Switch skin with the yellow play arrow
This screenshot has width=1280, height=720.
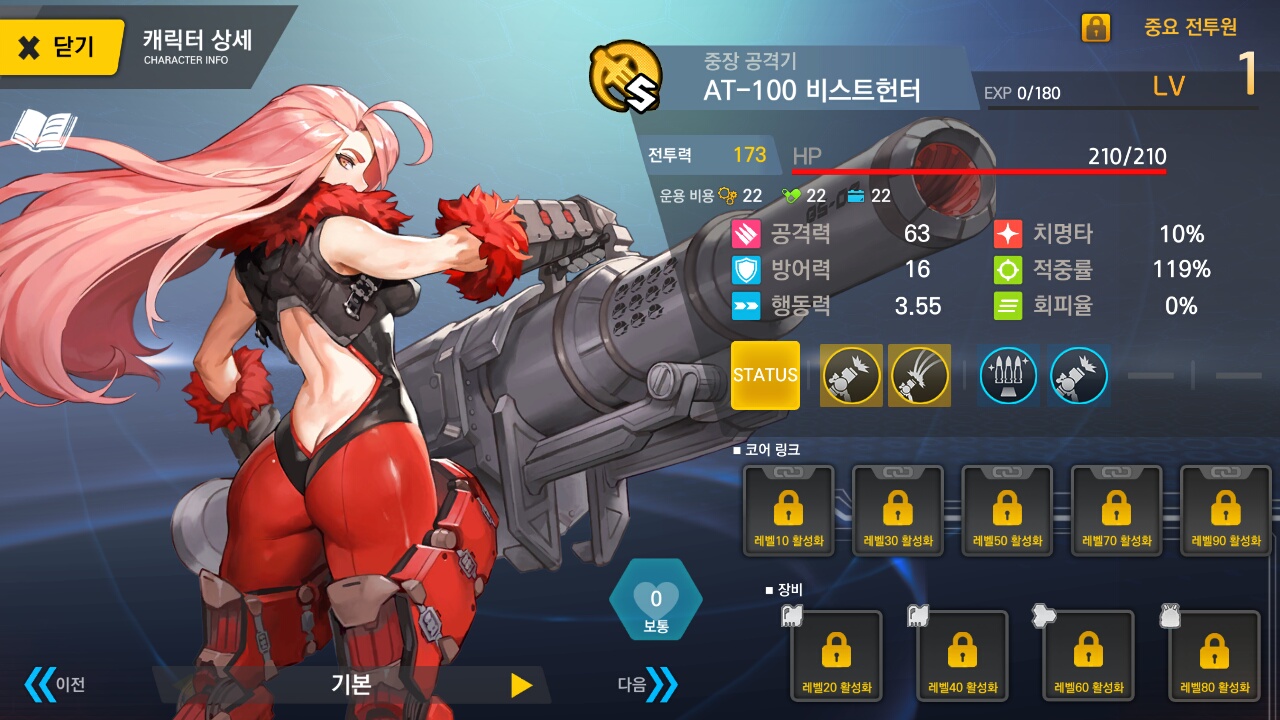tap(521, 685)
